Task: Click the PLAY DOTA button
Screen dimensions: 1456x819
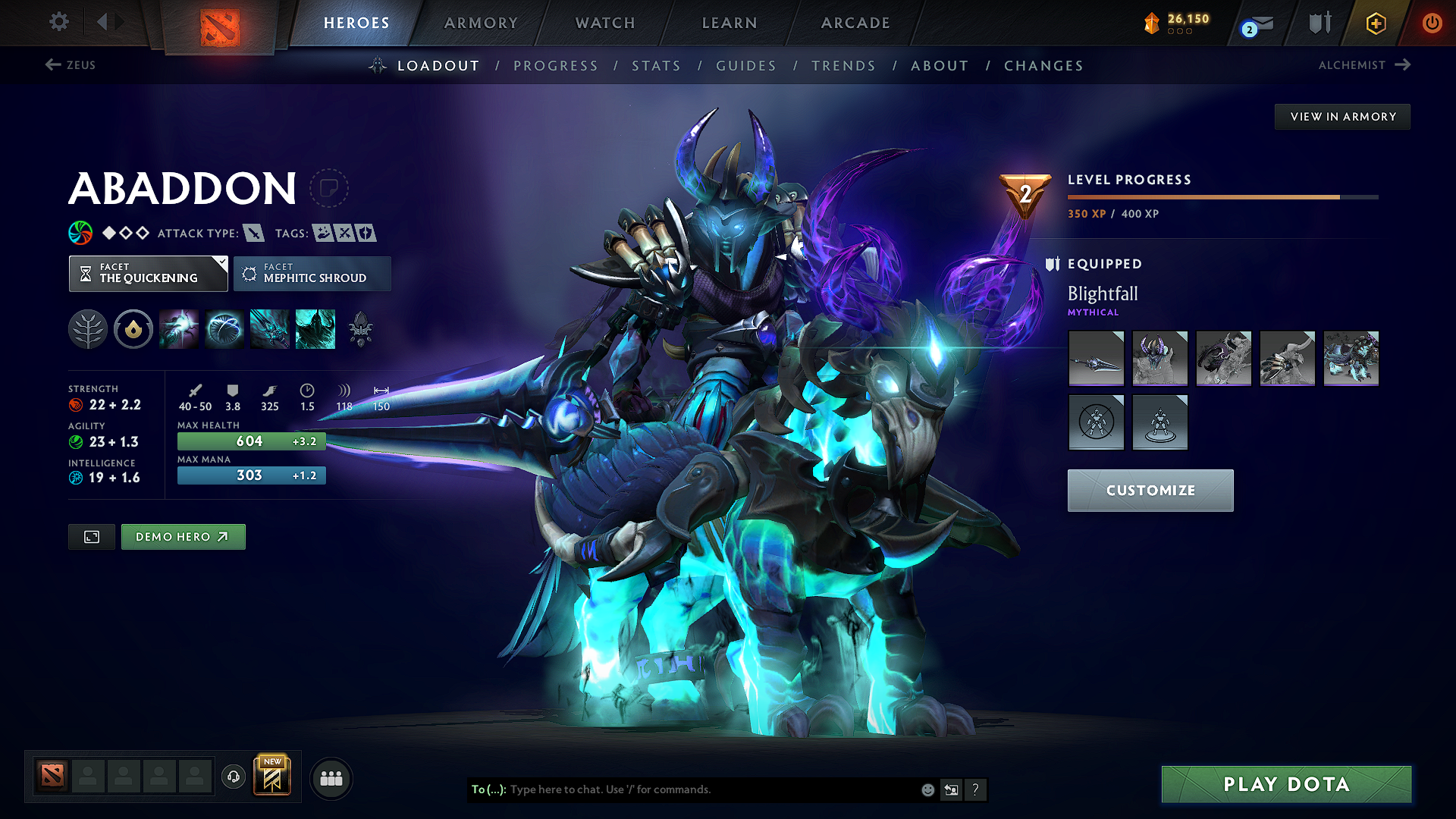Action: point(1285,784)
